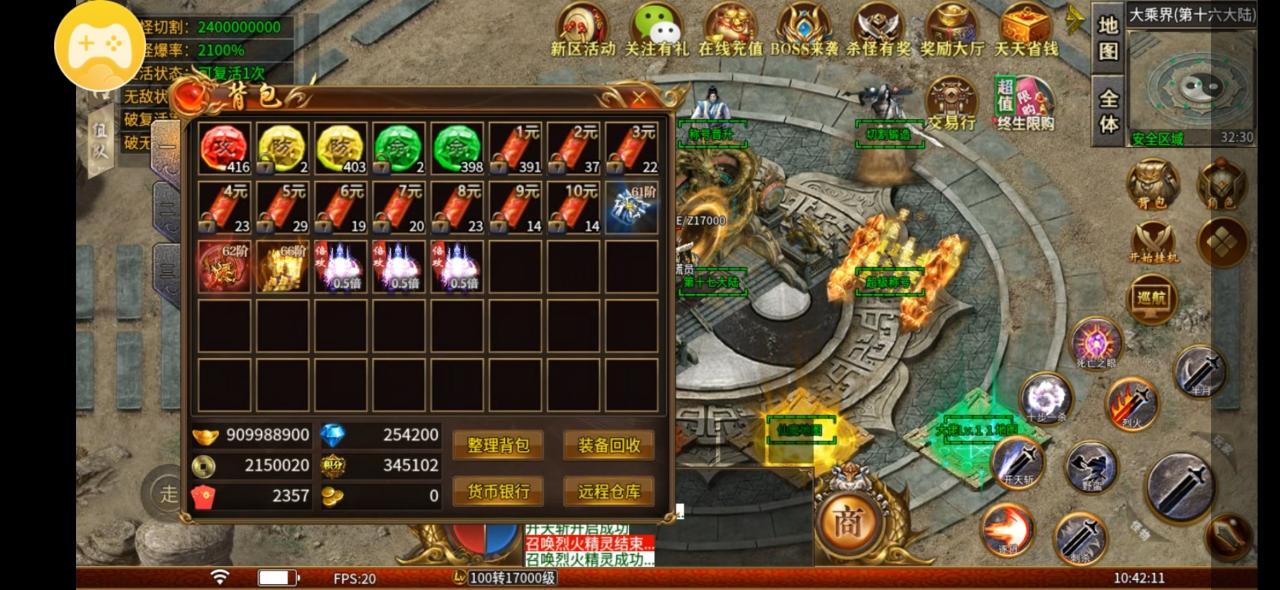The width and height of the screenshot is (1280, 590).
Task: Select the 61阶 blue equipment item
Action: pyautogui.click(x=632, y=207)
